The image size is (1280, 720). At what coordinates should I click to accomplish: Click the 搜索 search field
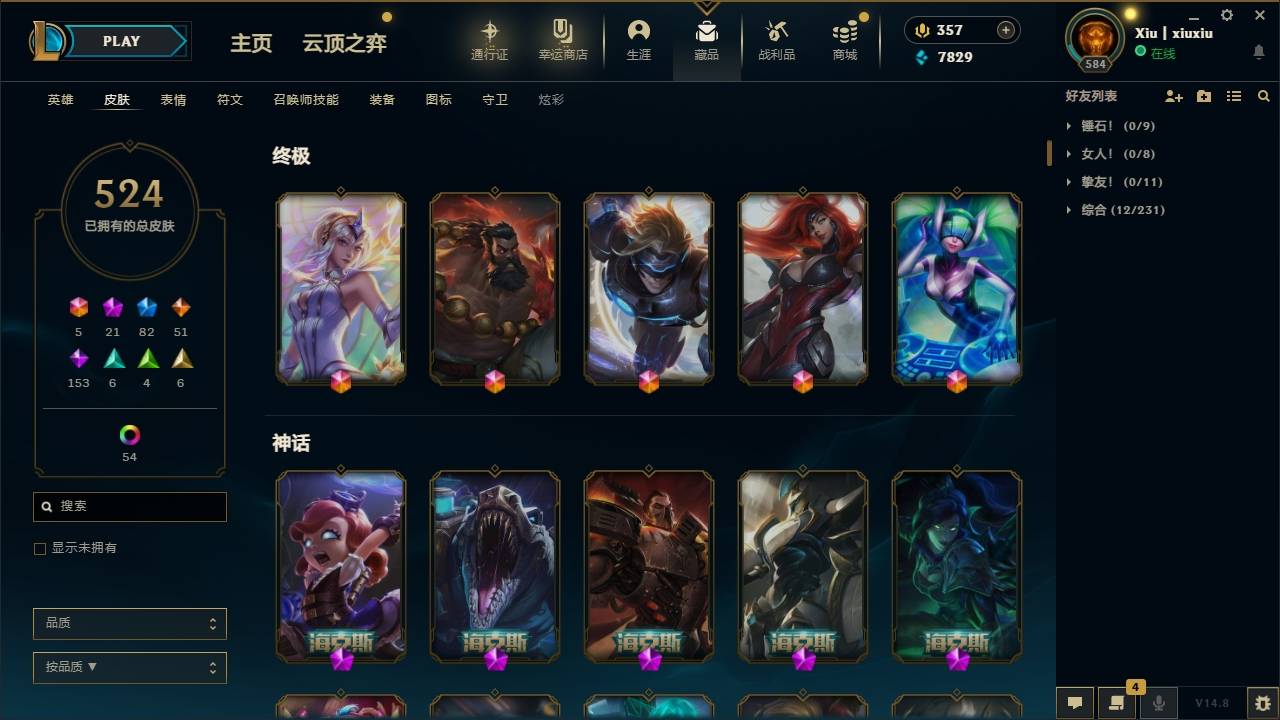[x=129, y=507]
